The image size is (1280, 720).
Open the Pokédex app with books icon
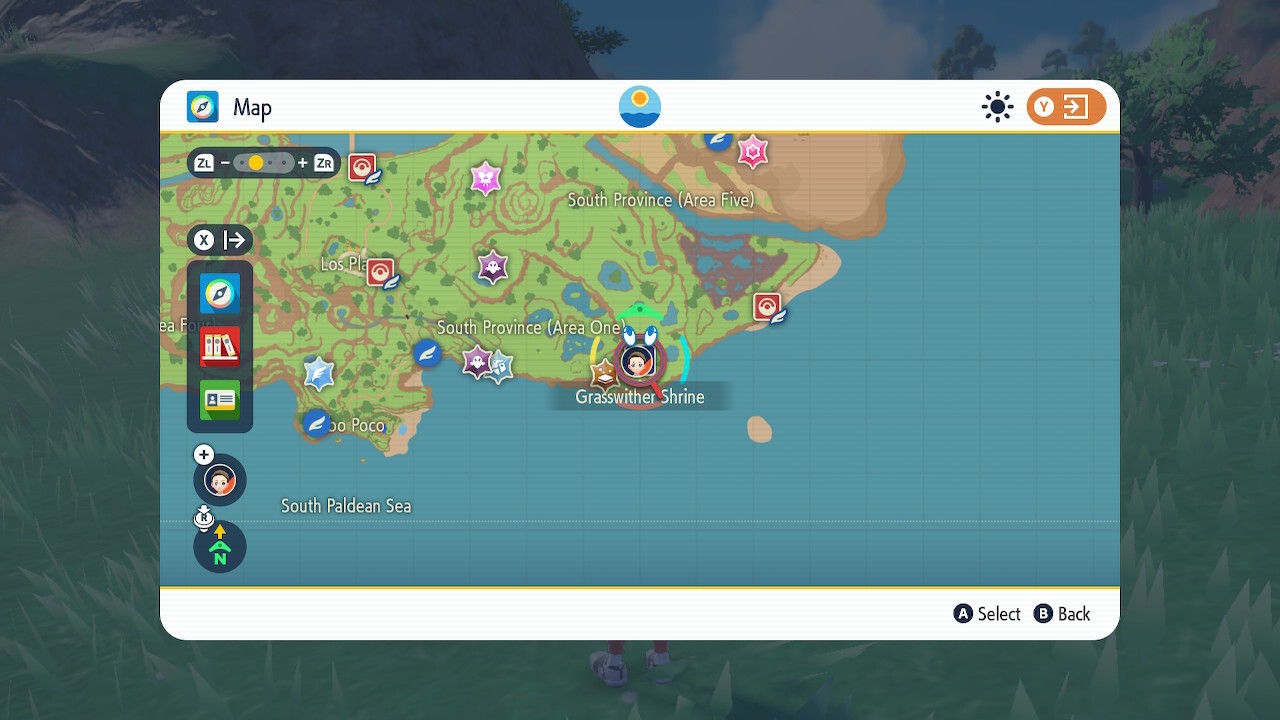[220, 347]
